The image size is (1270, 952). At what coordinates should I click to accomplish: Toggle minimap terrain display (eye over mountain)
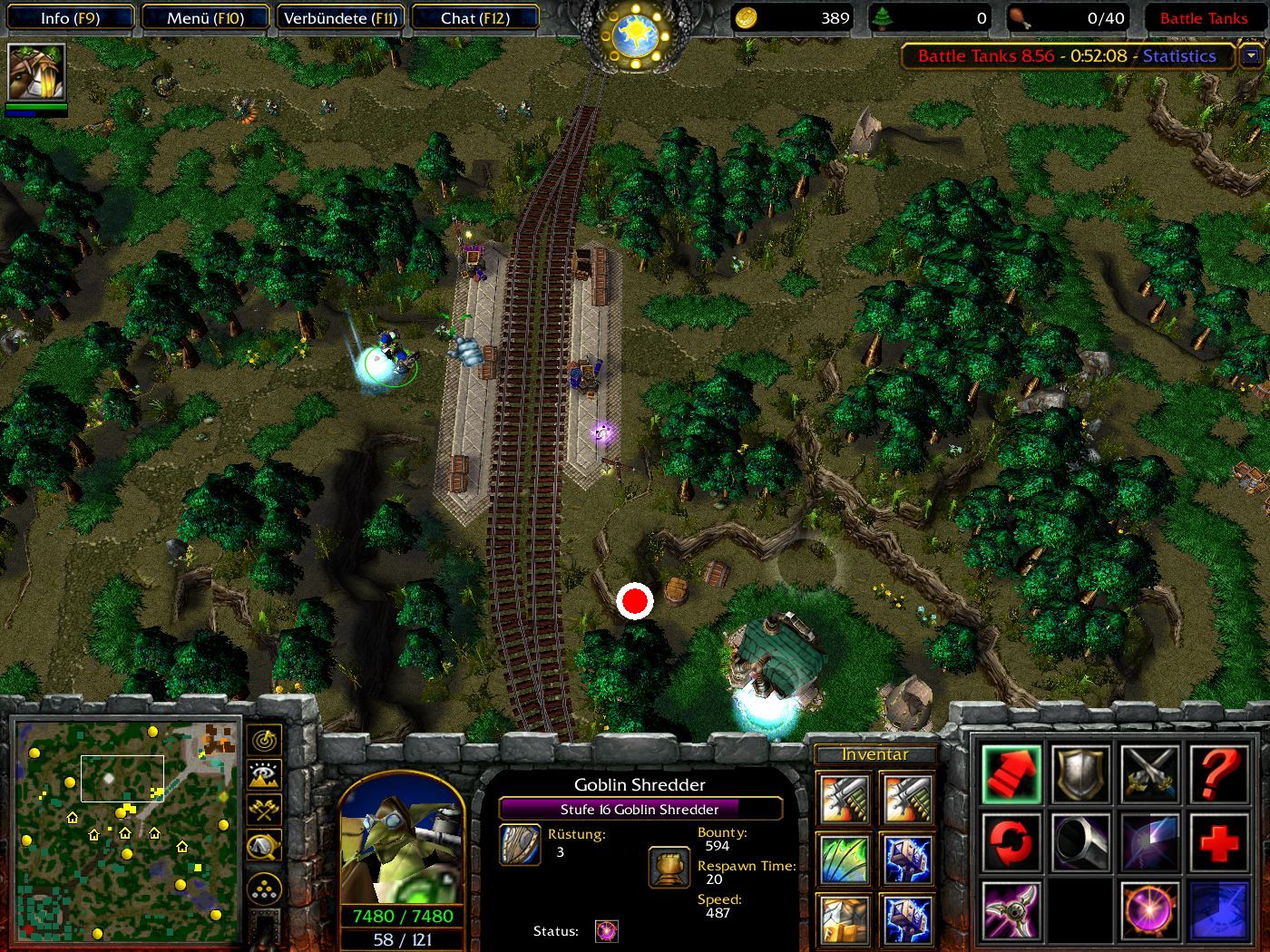(264, 775)
